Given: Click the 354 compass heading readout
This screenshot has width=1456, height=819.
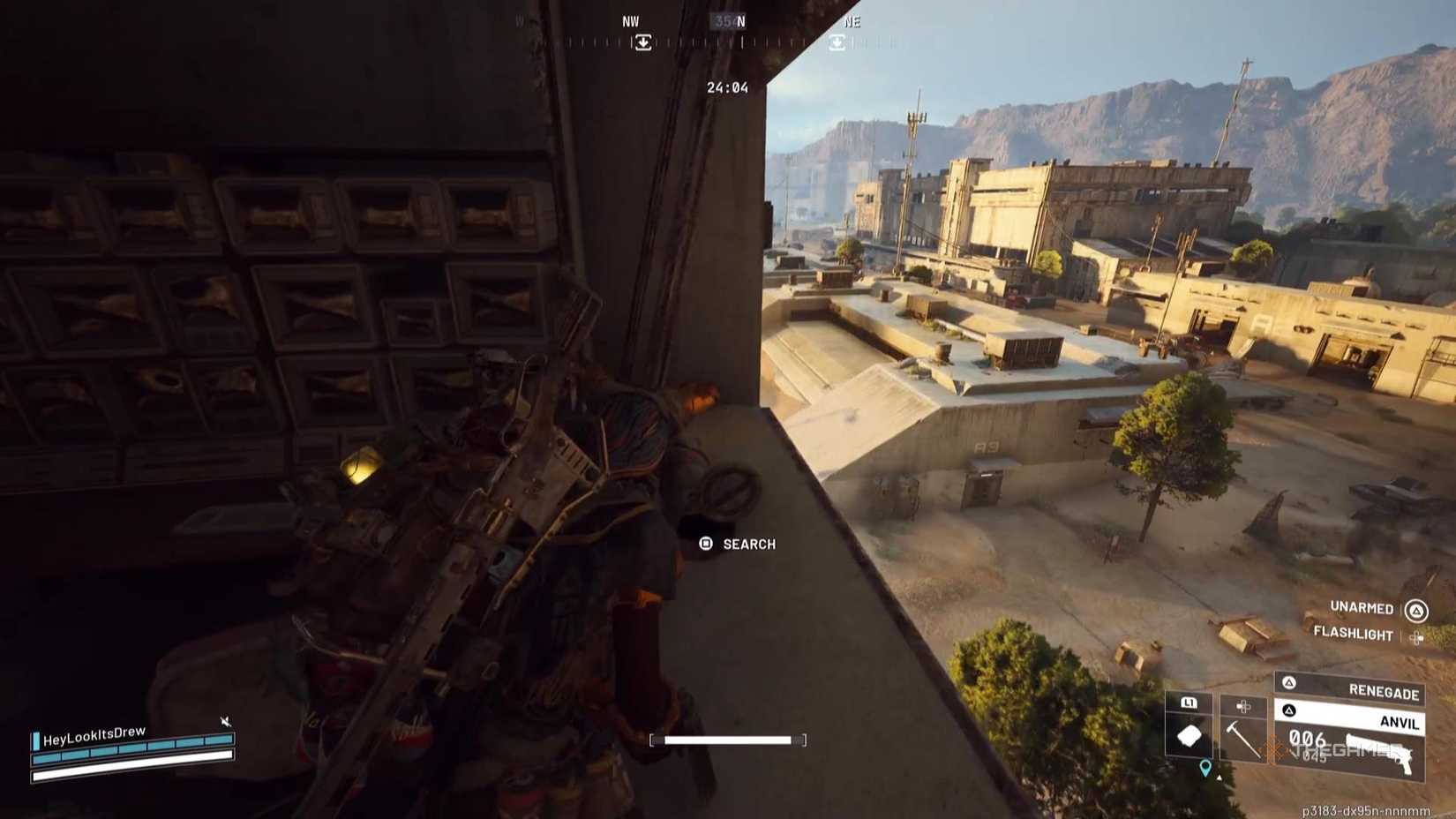Looking at the screenshot, I should [725, 21].
